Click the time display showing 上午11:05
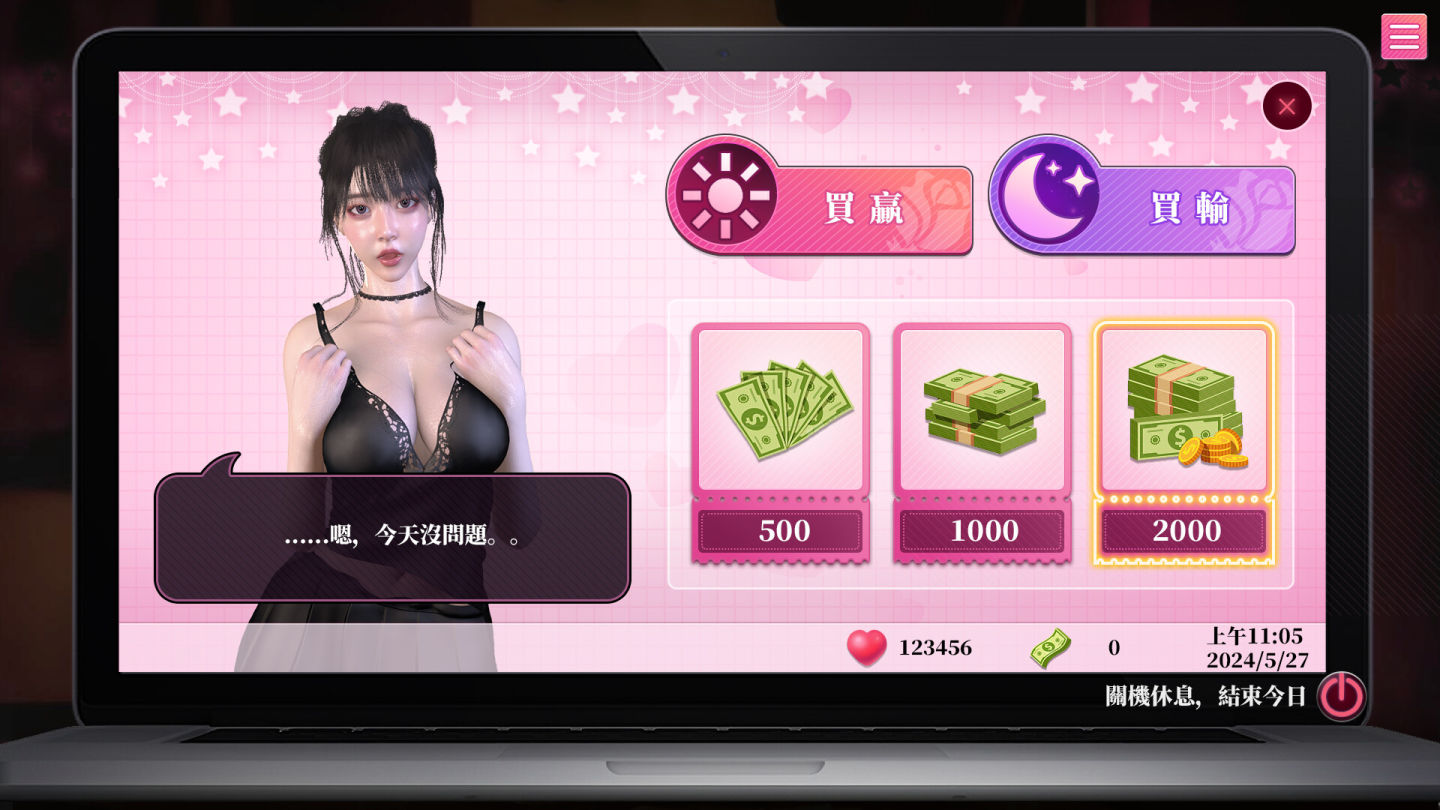Screen dimensions: 1440x810 [x=1256, y=636]
